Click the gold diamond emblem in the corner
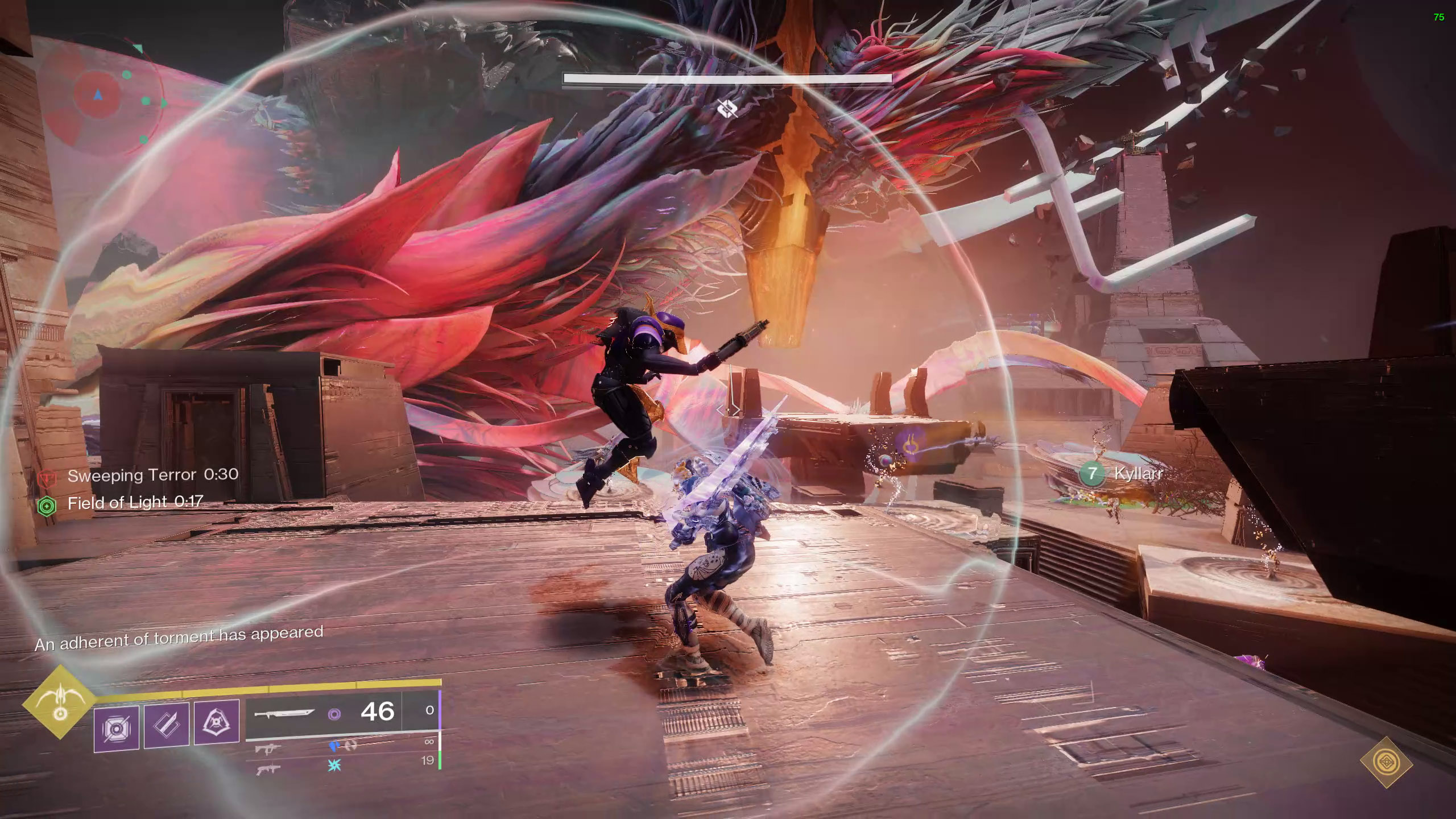1456x819 pixels. click(1386, 762)
